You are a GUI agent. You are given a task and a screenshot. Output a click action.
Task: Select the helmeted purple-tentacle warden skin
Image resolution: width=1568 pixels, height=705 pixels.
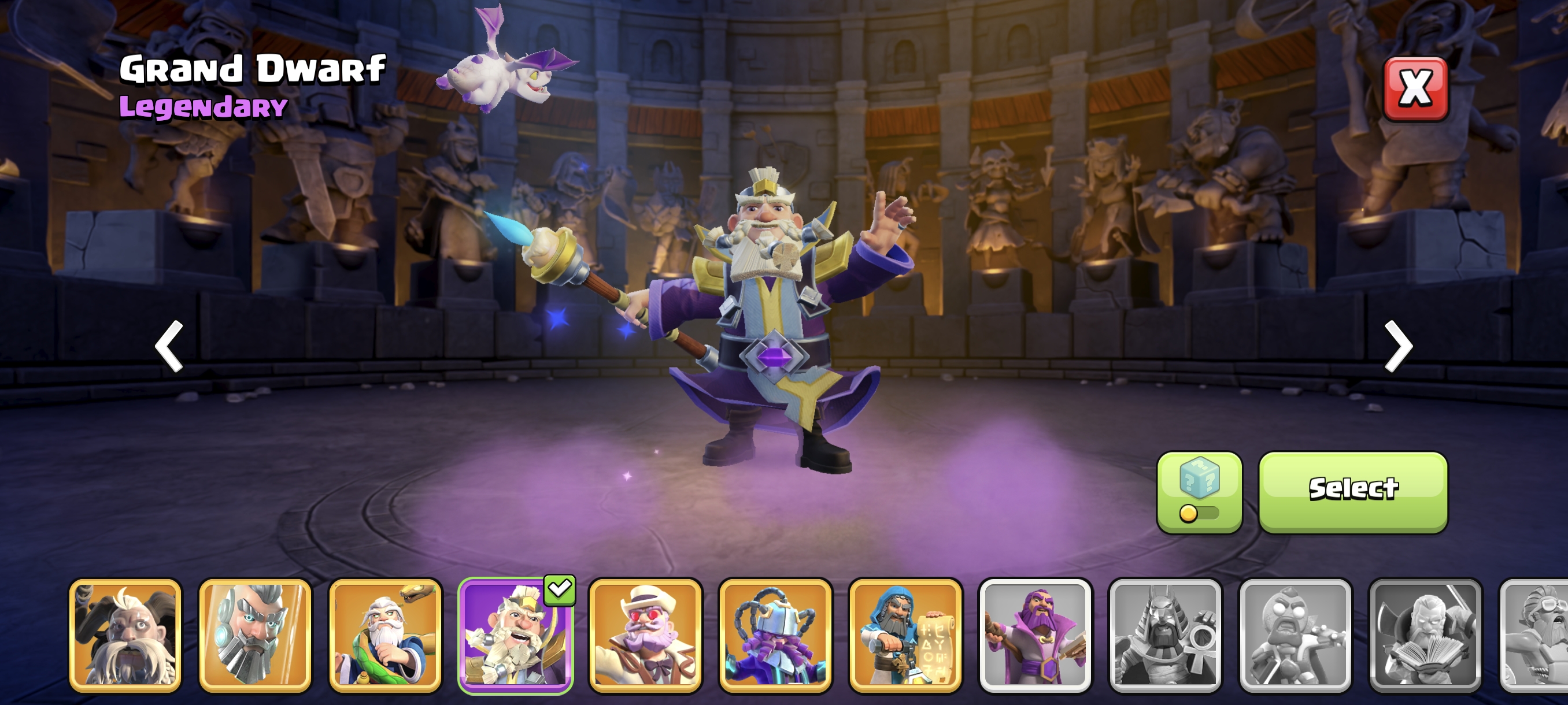tap(775, 635)
